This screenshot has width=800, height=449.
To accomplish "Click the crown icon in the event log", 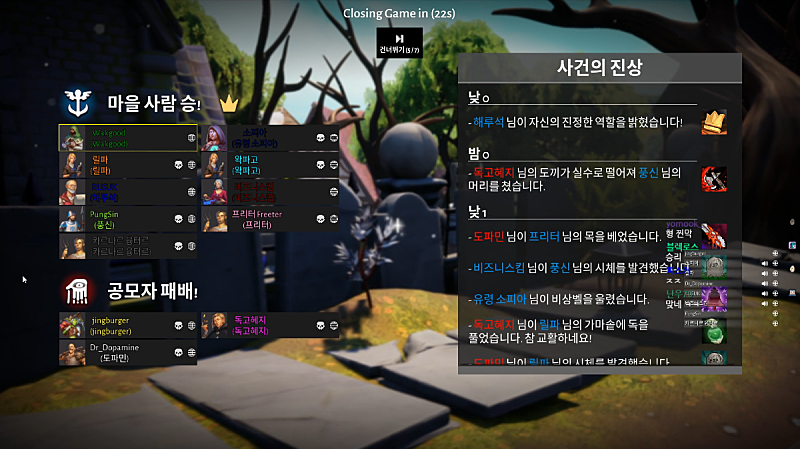I will (714, 122).
